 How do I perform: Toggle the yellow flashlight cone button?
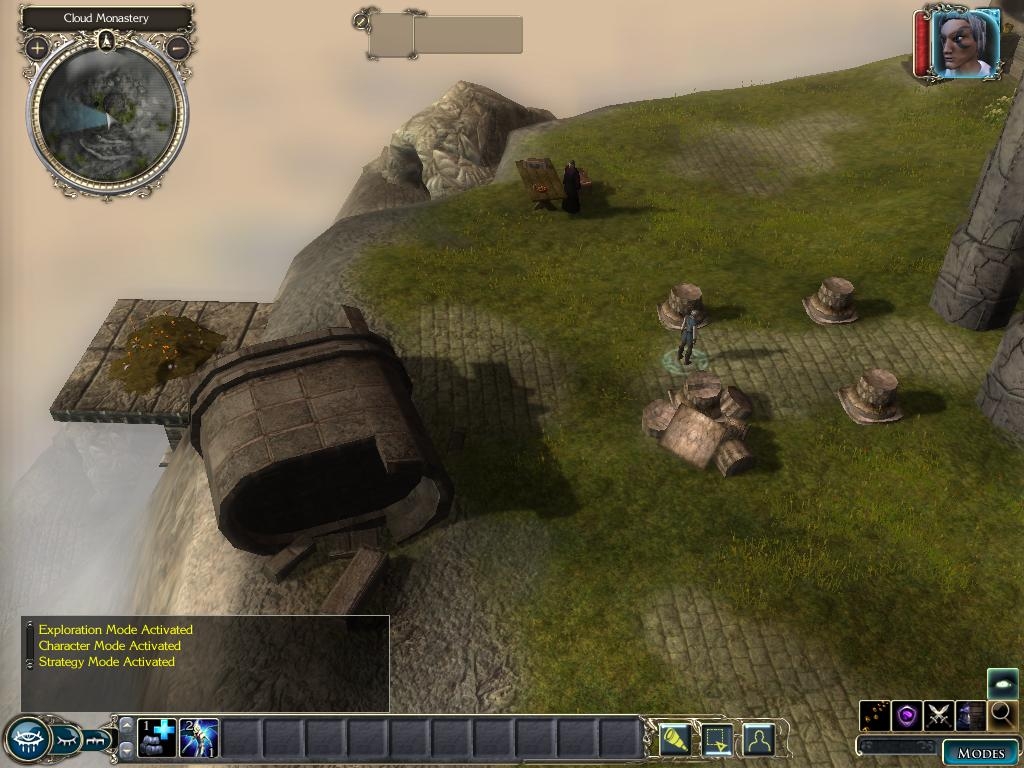point(675,740)
